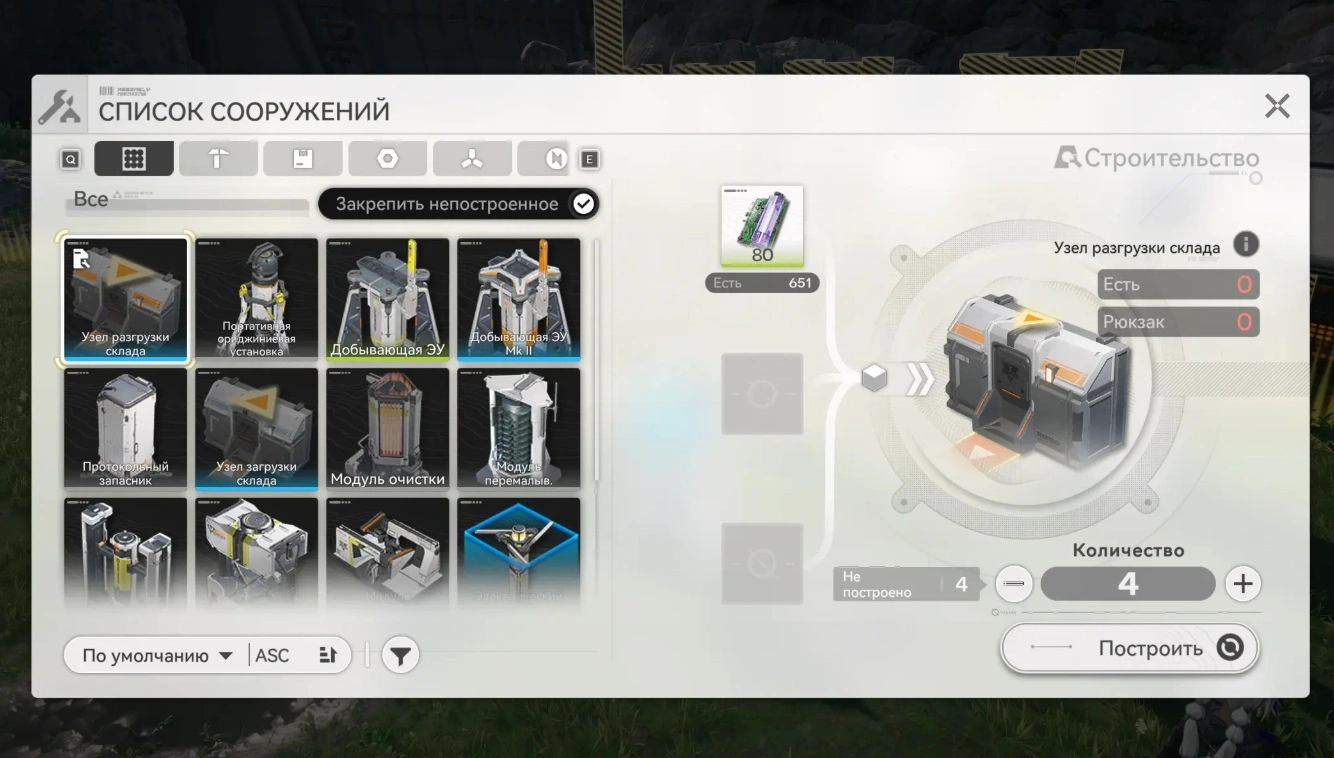Toggle Закрепить непостроенное pin option
1334x758 pixels.
click(x=583, y=204)
